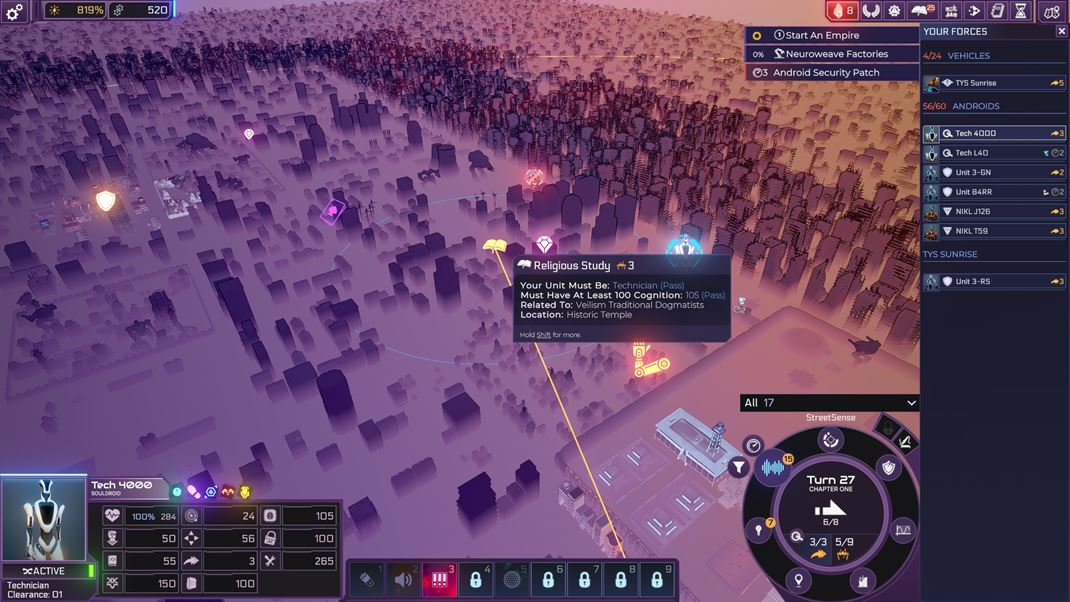Activate the StreetSense waveform lens button
The height and width of the screenshot is (602, 1070).
coord(773,468)
